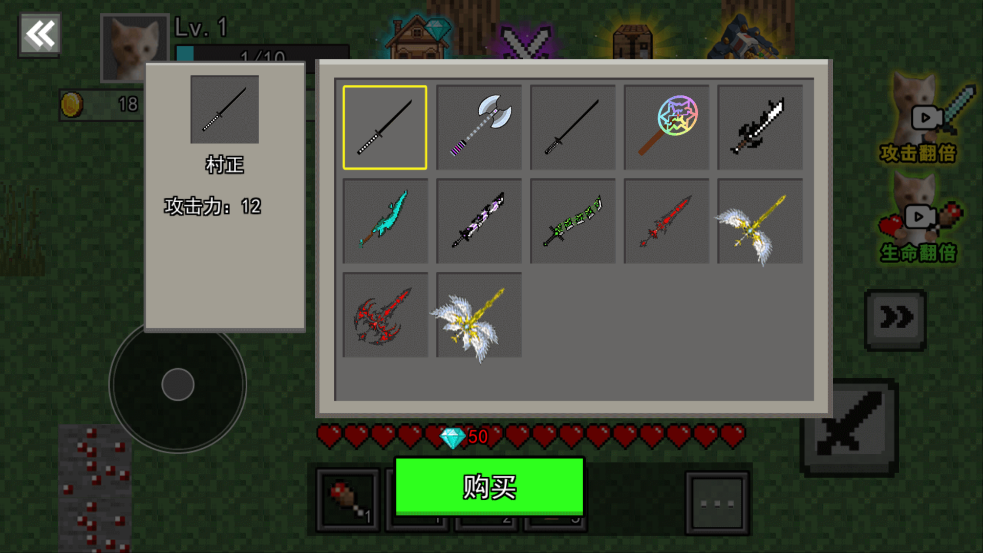Go back using the double-arrow button
Screen dimensions: 983x553
[x=40, y=35]
